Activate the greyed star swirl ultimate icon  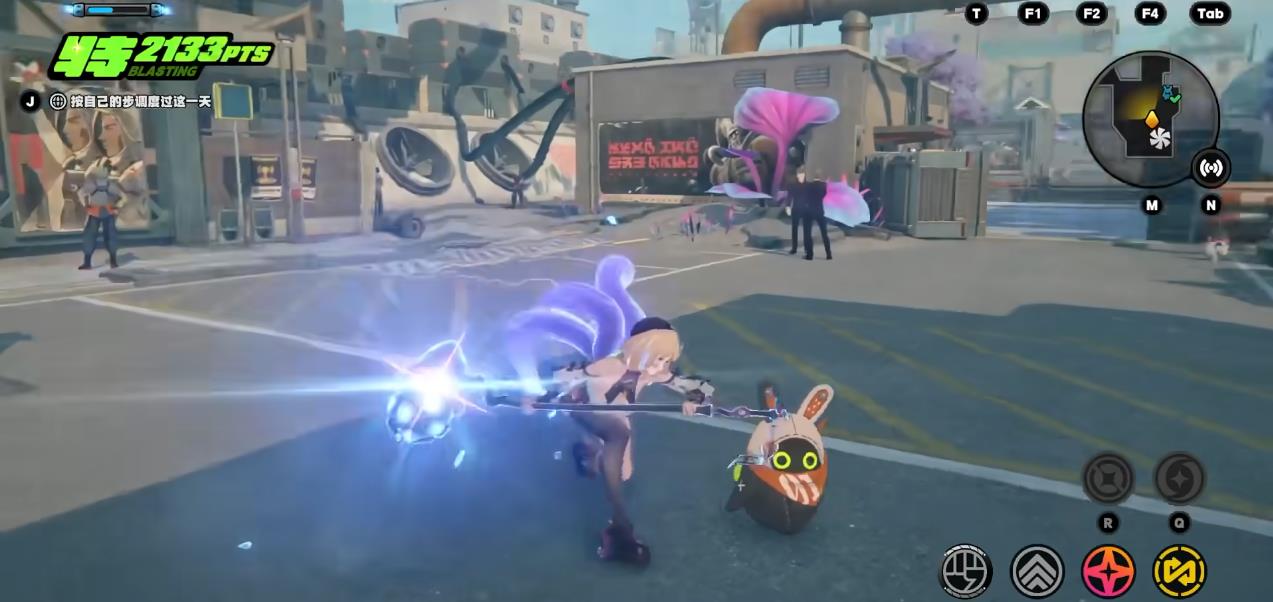[x=1179, y=478]
